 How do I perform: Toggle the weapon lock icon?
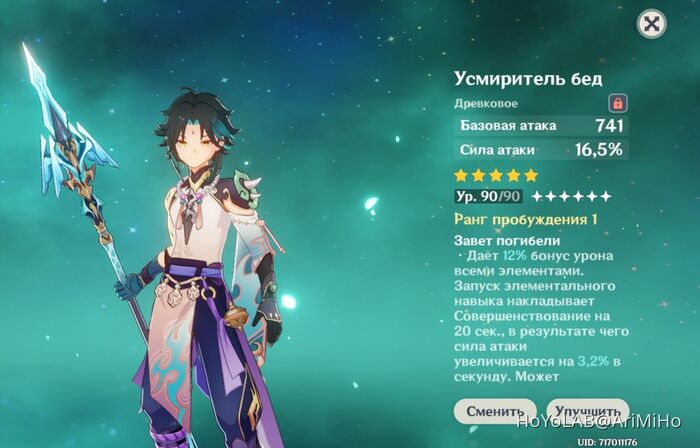pyautogui.click(x=618, y=103)
